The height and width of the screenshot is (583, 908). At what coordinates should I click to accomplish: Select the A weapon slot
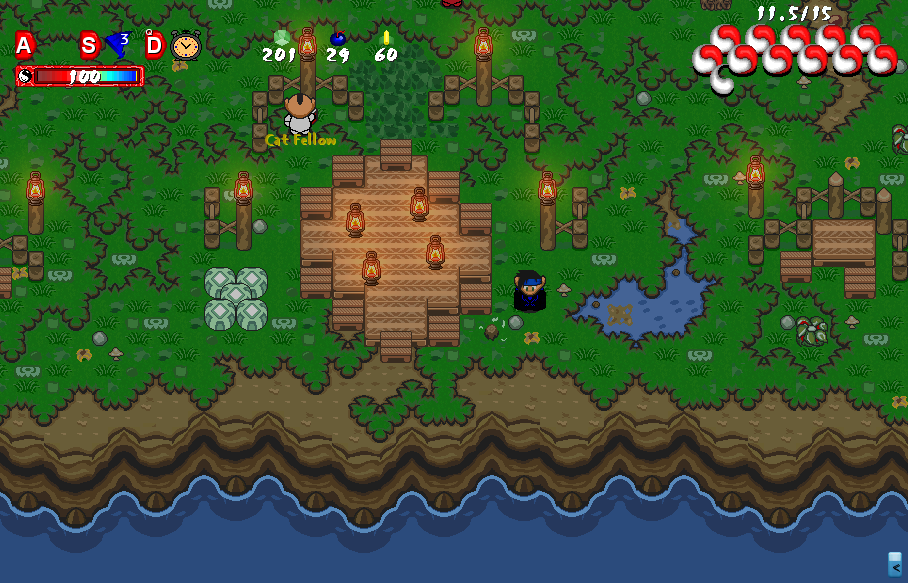coord(24,45)
